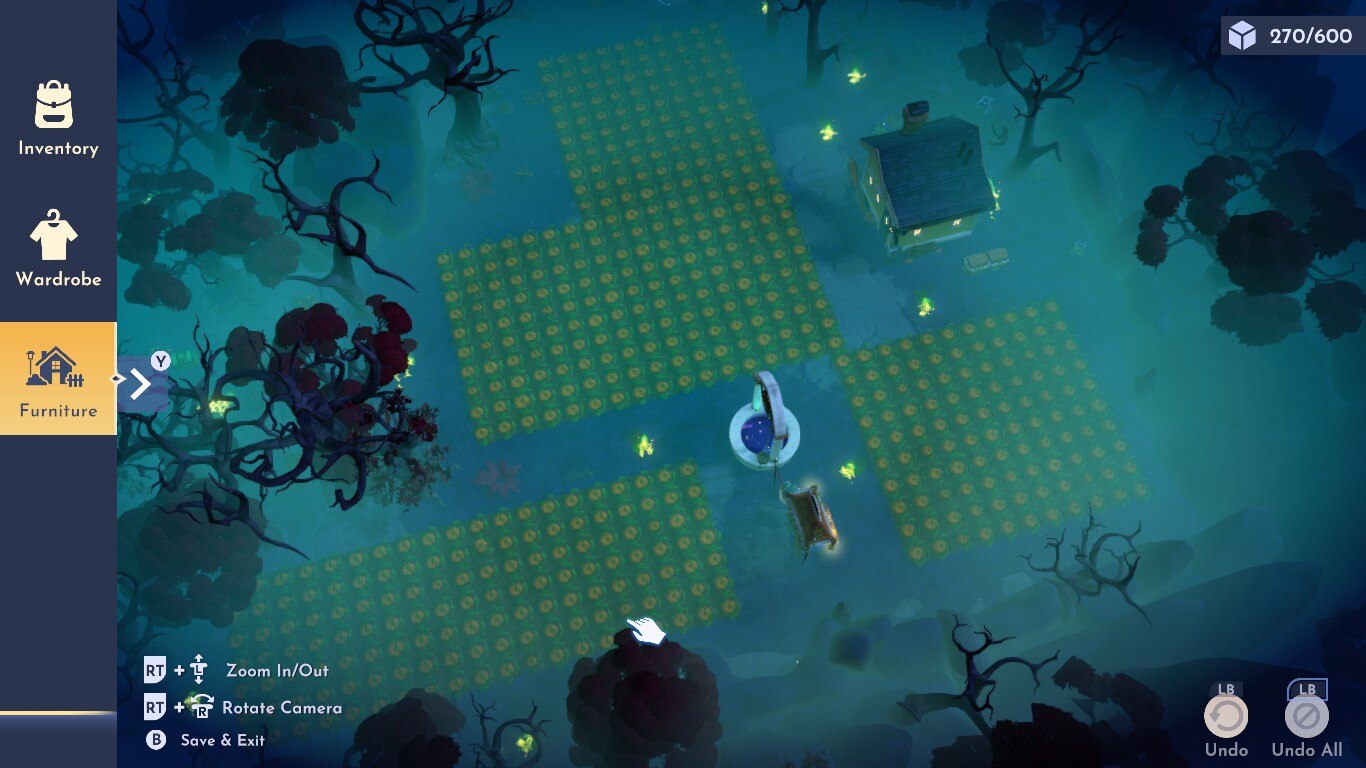Open the Inventory tab
This screenshot has width=1366, height=768.
[58, 118]
